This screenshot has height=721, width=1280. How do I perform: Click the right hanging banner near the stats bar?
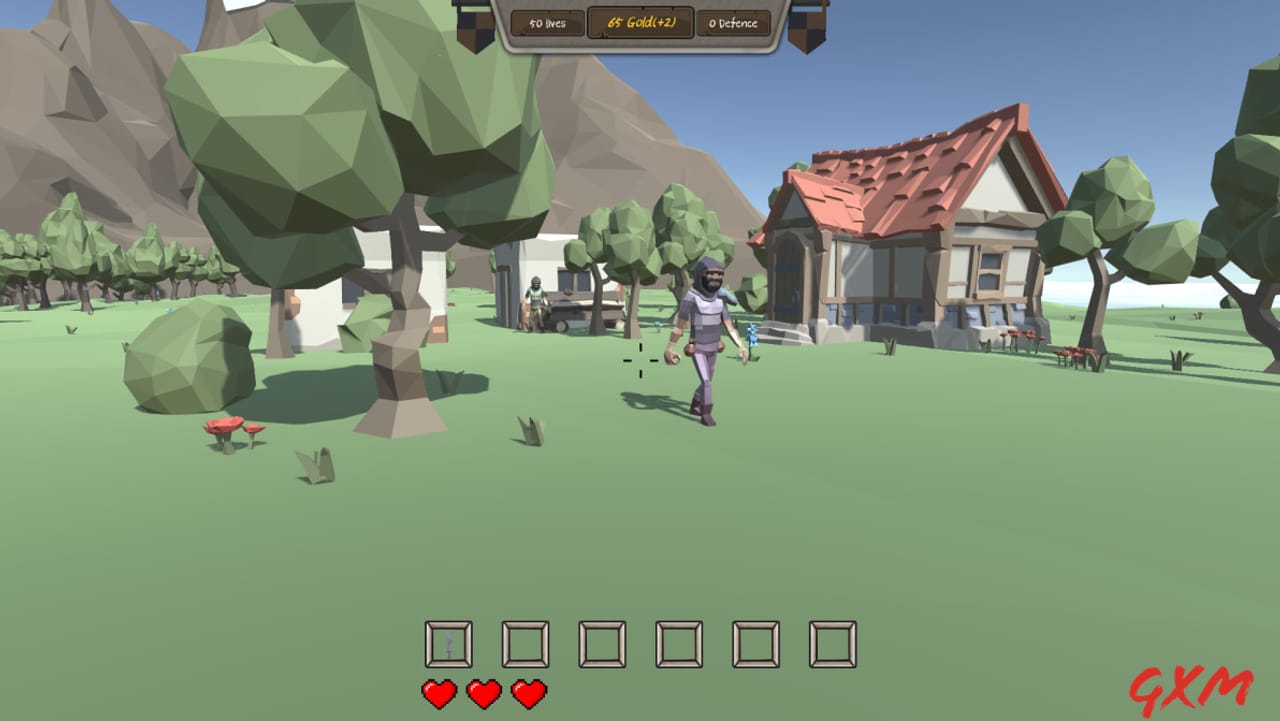[807, 25]
